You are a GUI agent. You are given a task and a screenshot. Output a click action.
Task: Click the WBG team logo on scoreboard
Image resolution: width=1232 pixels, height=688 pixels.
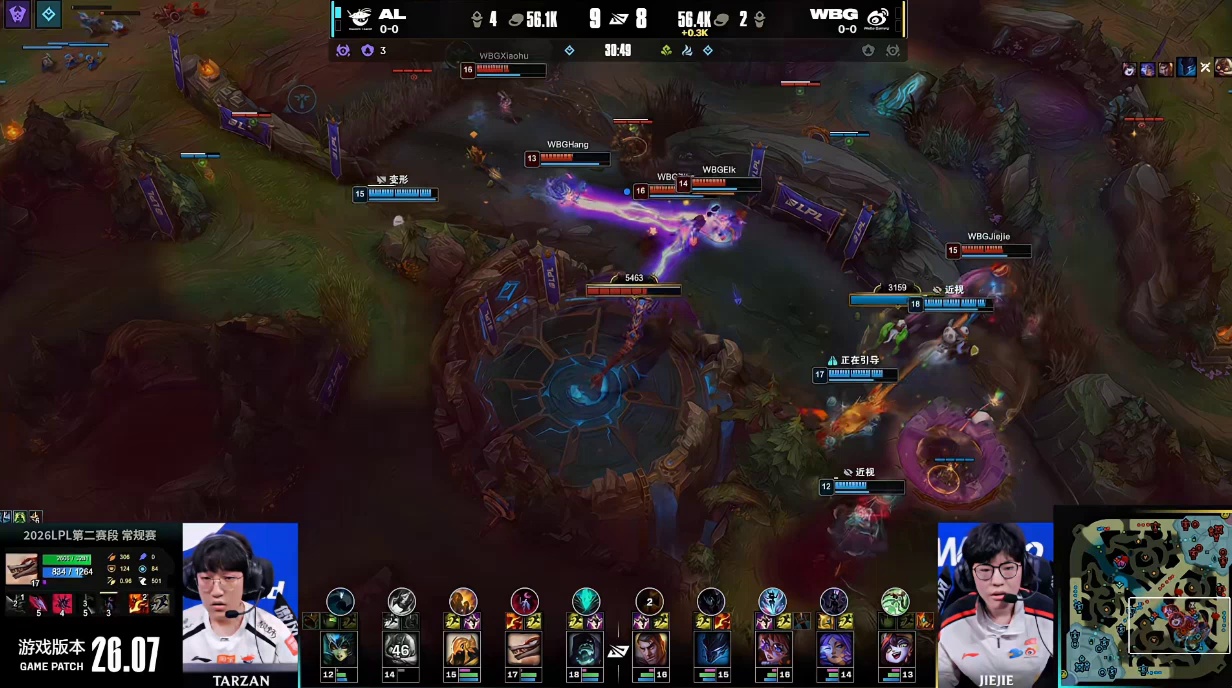(877, 17)
